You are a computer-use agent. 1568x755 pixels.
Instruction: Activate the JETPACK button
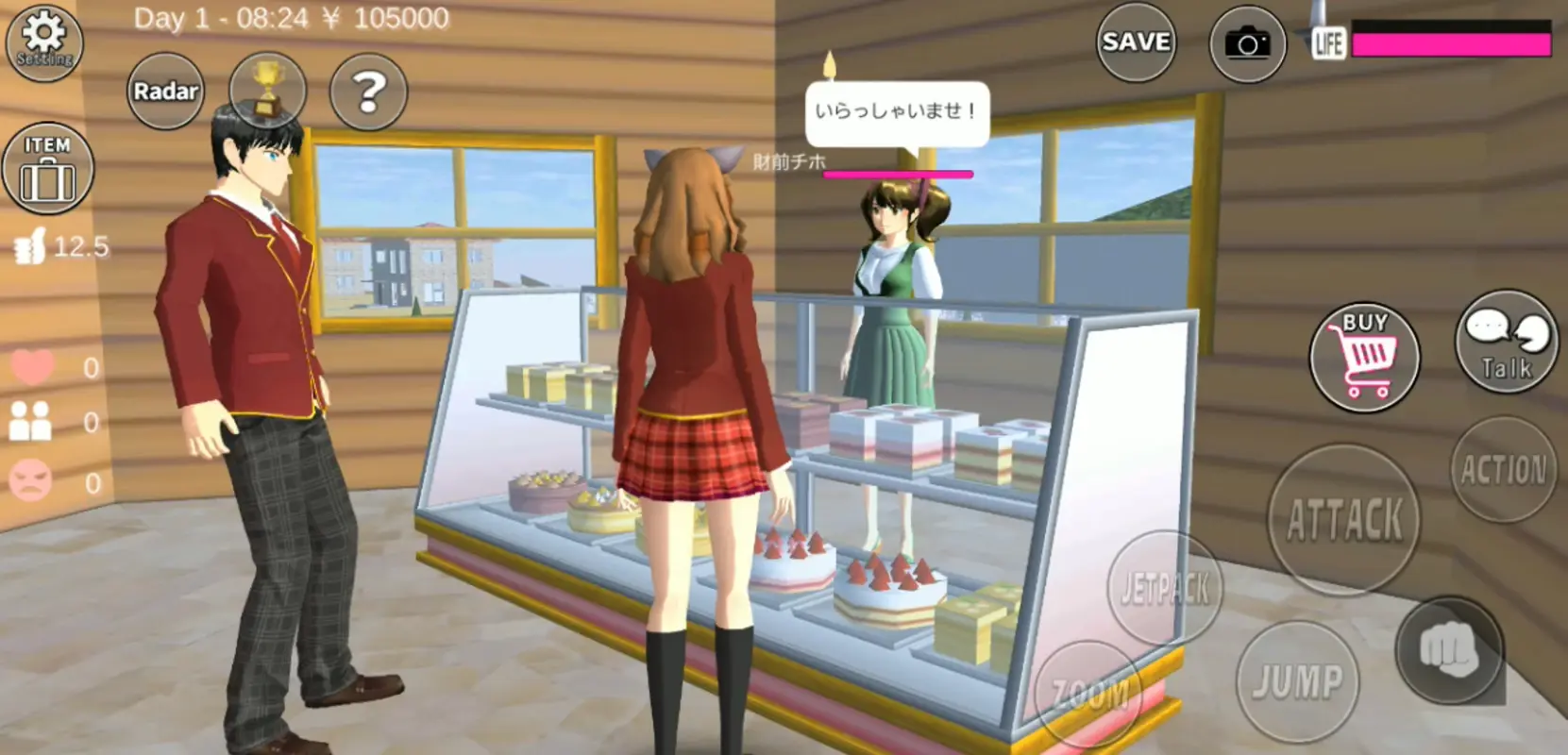[1164, 585]
